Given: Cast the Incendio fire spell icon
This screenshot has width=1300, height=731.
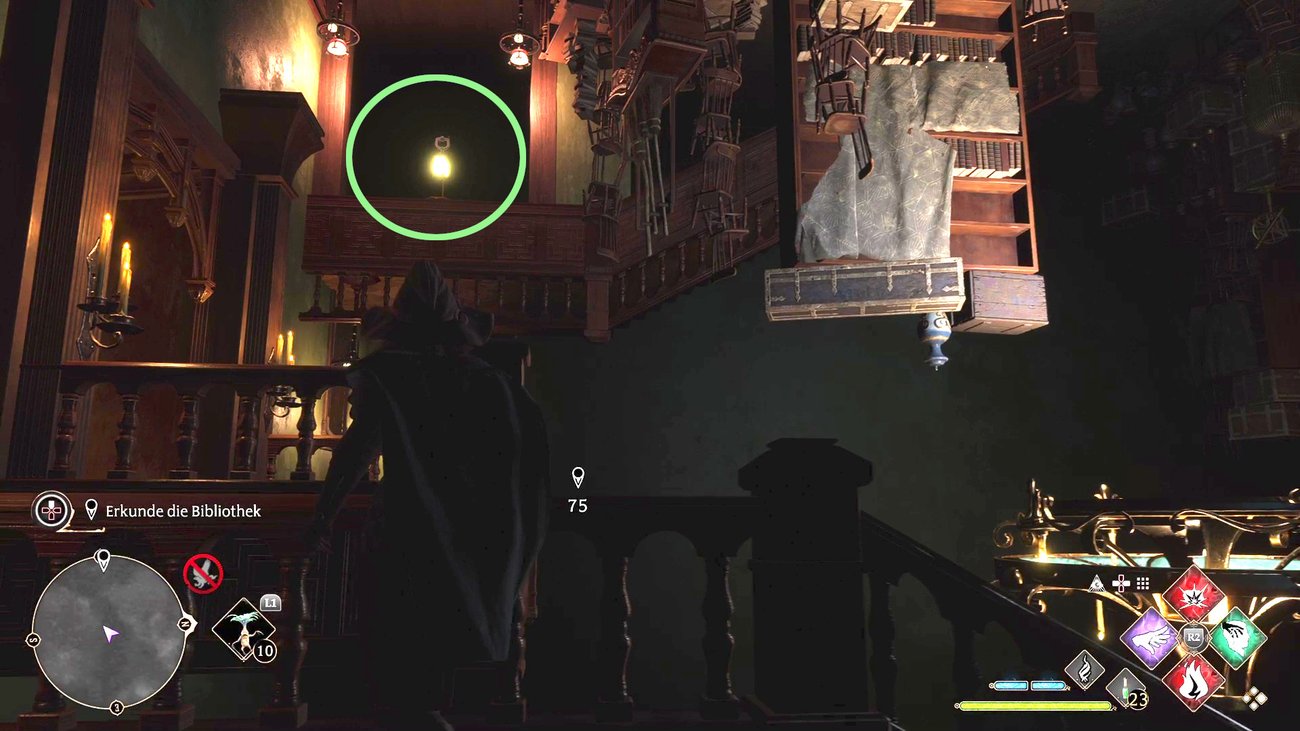Looking at the screenshot, I should coord(1194,681).
